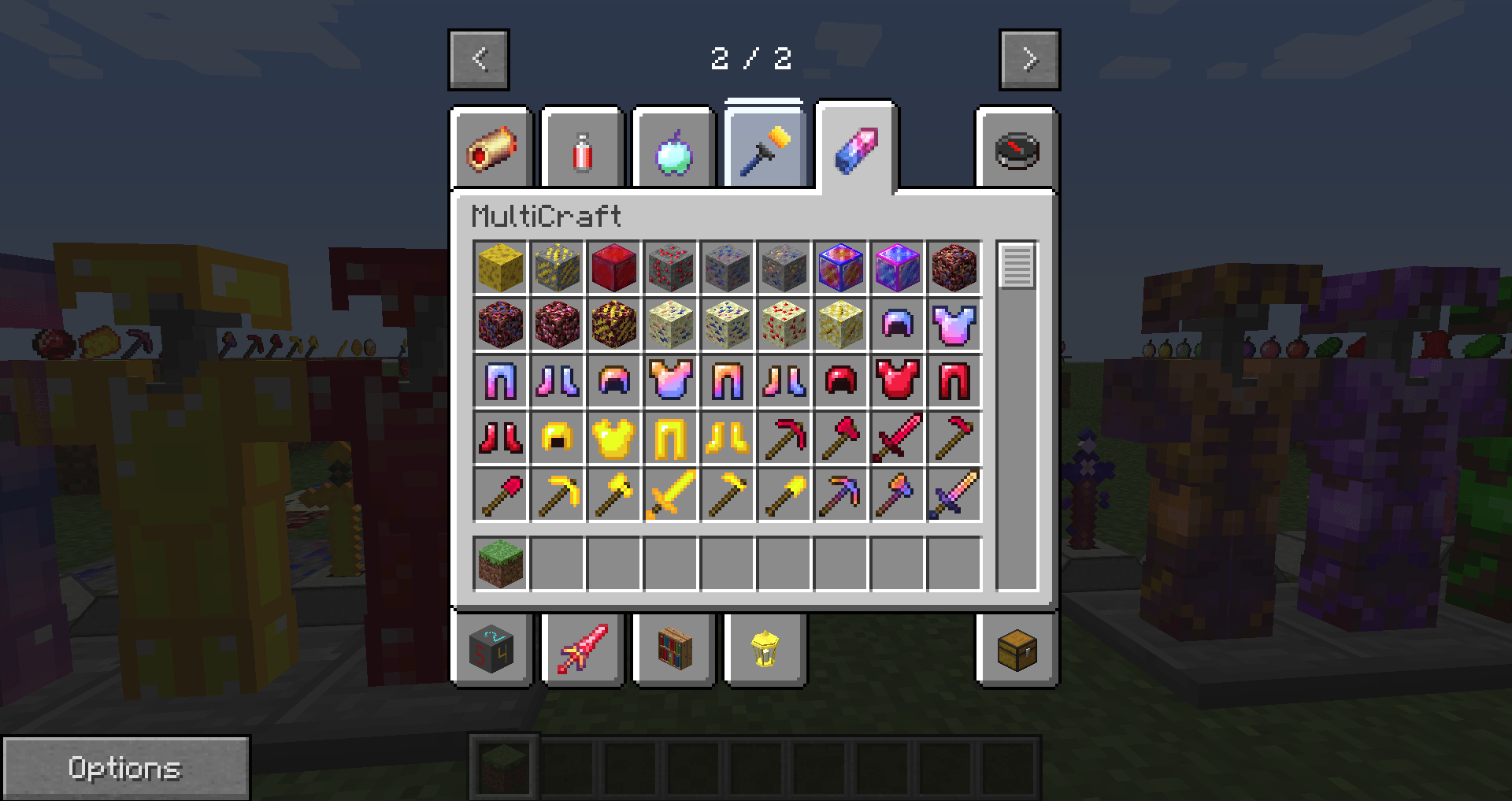This screenshot has height=801, width=1512.
Task: Select the golden sword in the item grid
Action: click(671, 495)
